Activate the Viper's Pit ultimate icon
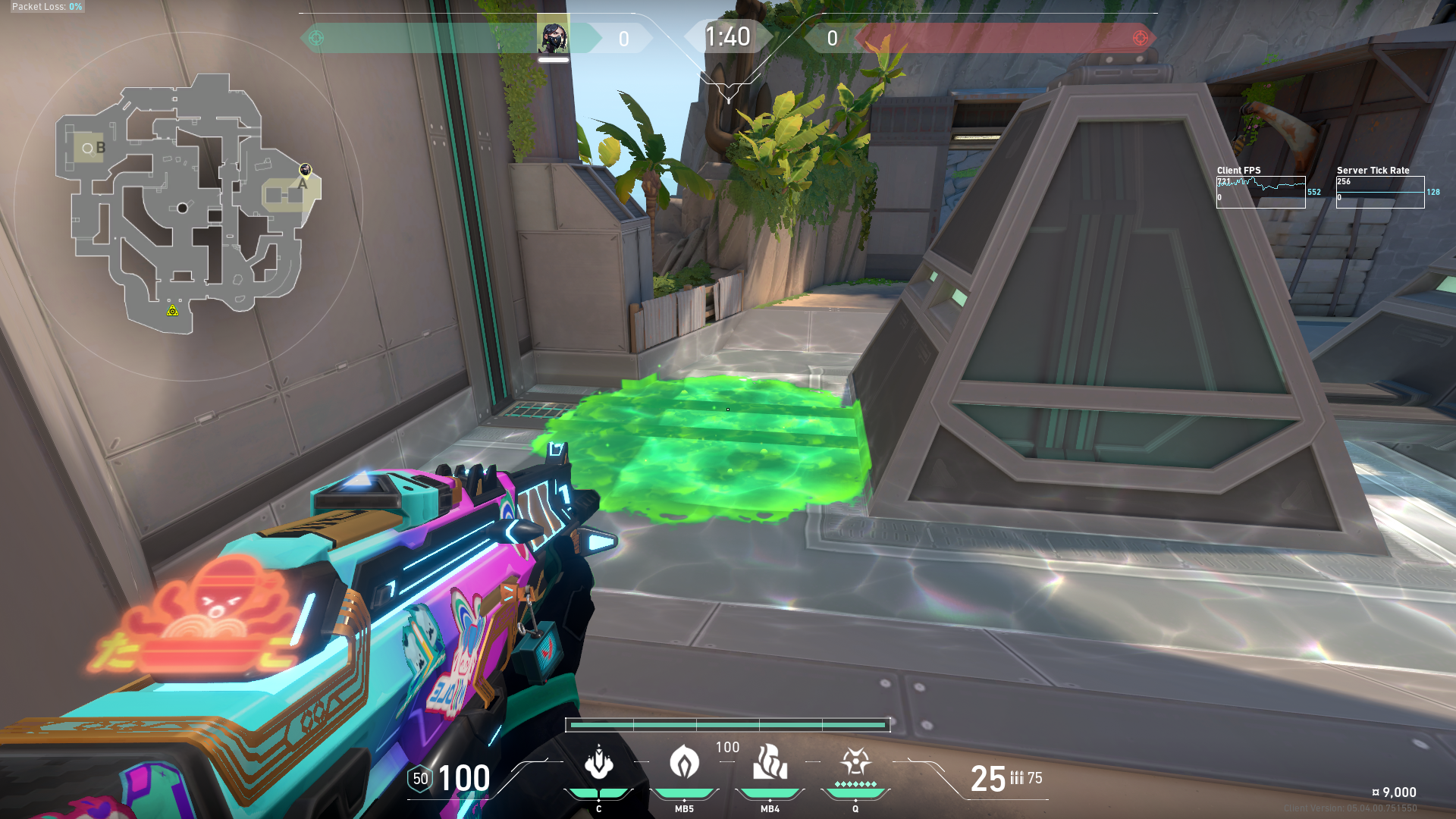 tap(855, 761)
